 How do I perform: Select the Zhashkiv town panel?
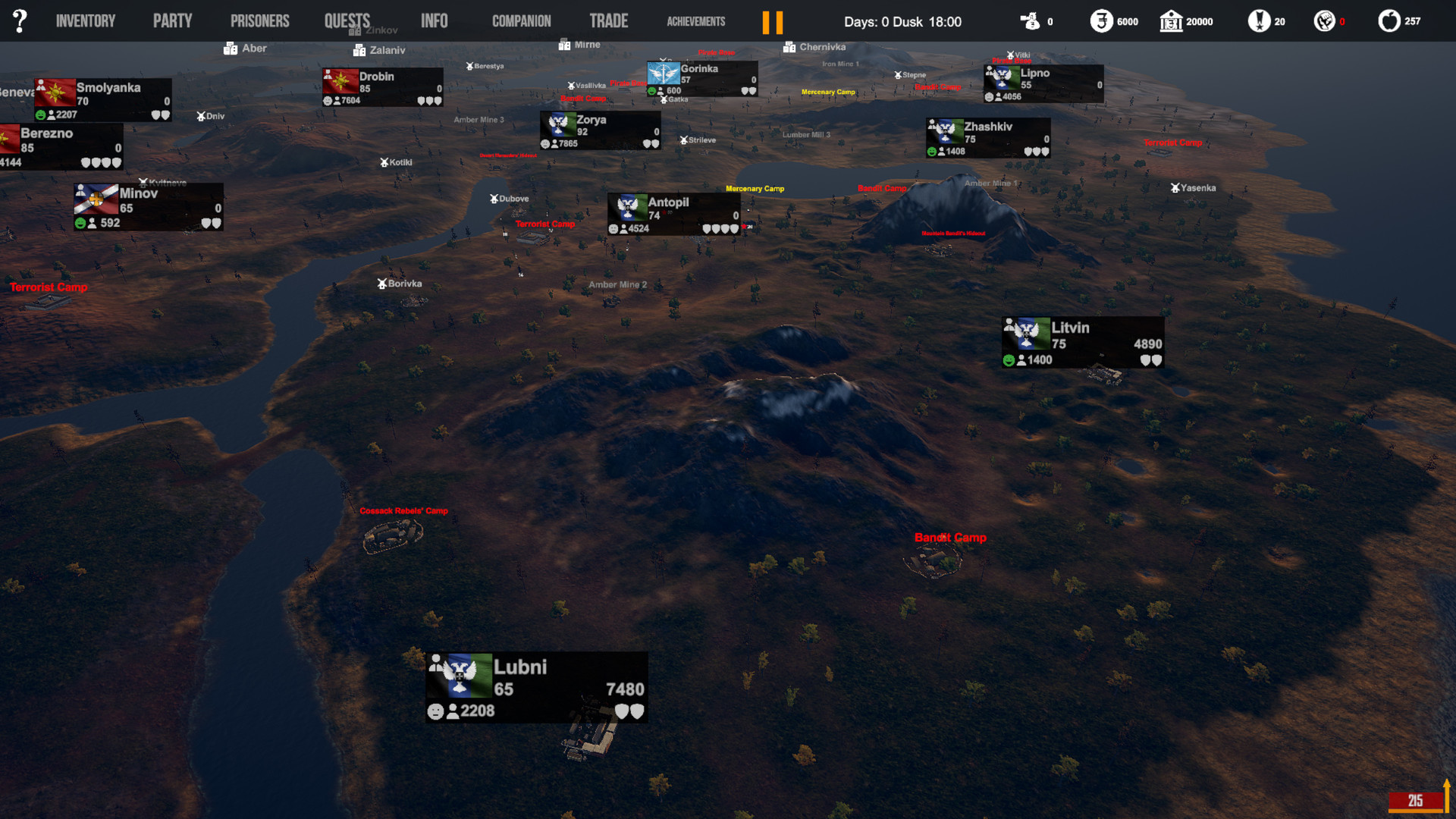[x=987, y=138]
